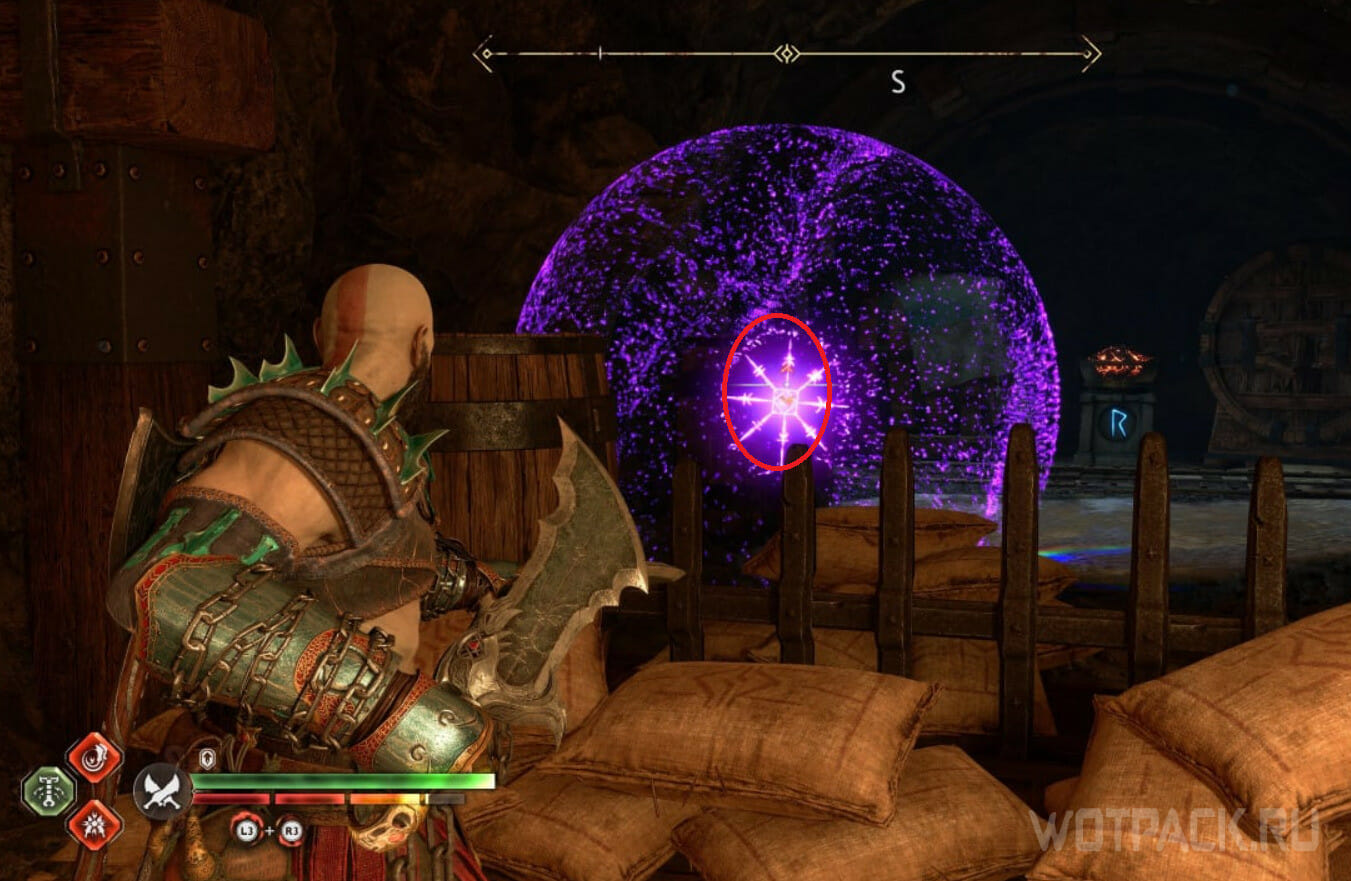Viewport: 1351px width, 881px height.
Task: Activate the lower red burst runic attack
Action: pos(94,826)
